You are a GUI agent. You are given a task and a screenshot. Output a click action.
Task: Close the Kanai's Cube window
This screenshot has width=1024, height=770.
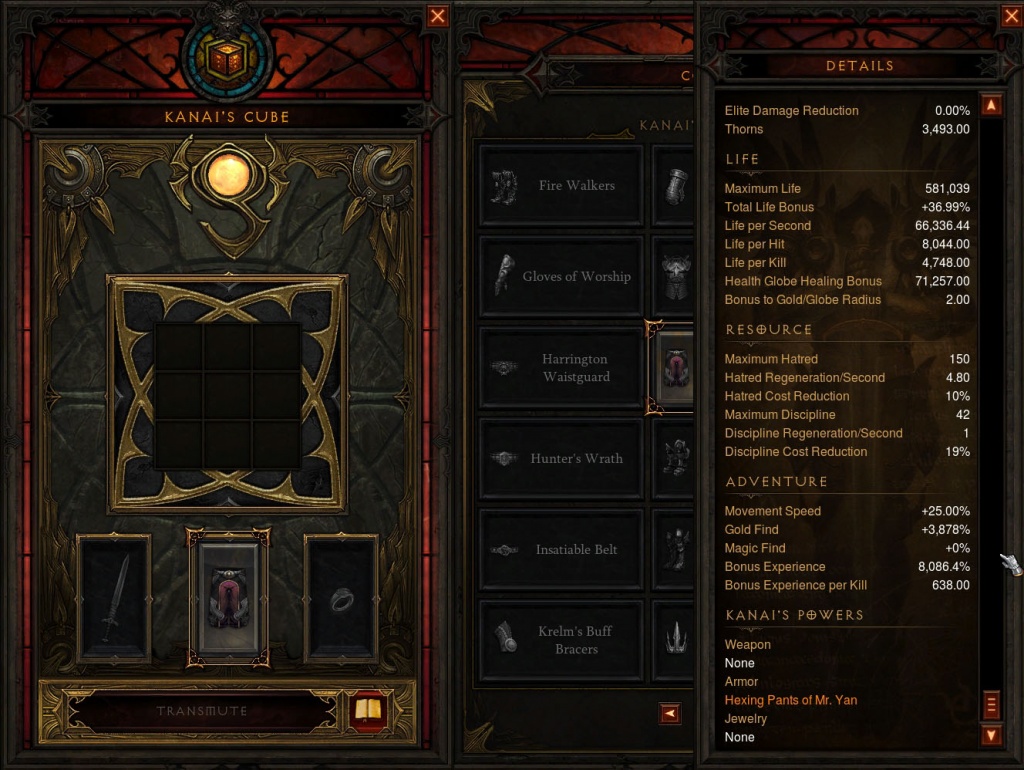(438, 16)
